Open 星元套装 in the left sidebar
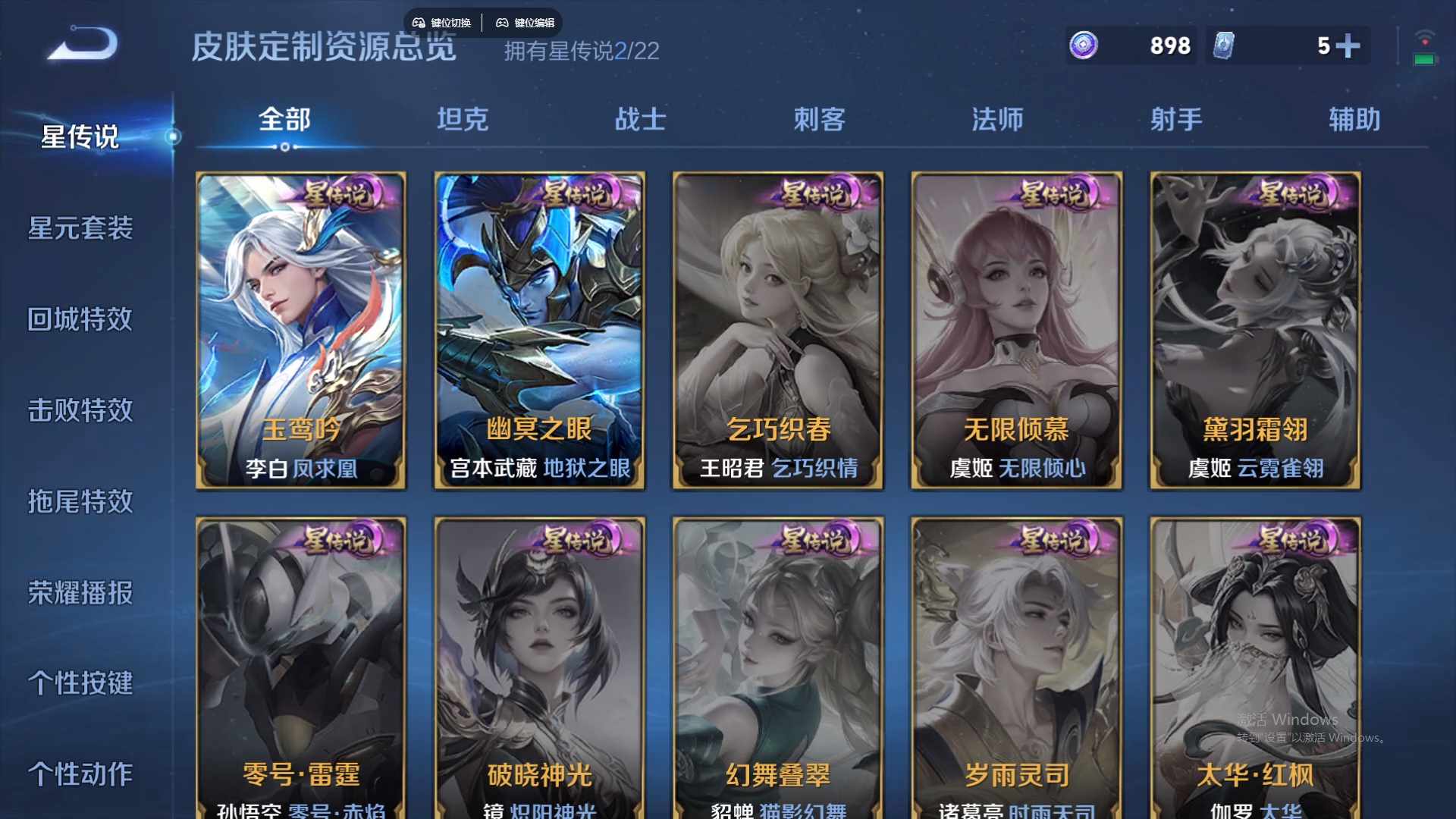 tap(80, 229)
